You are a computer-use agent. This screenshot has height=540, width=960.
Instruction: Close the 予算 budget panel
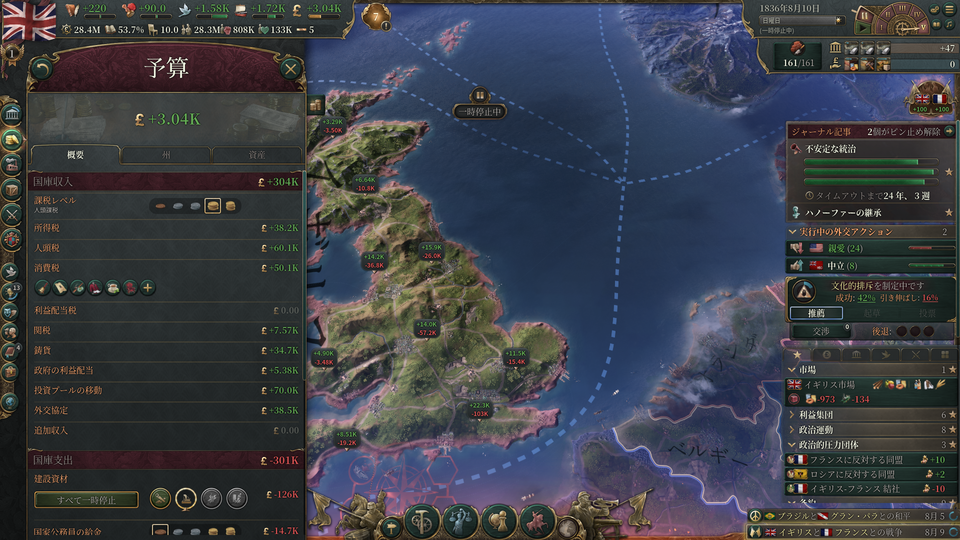tap(290, 68)
